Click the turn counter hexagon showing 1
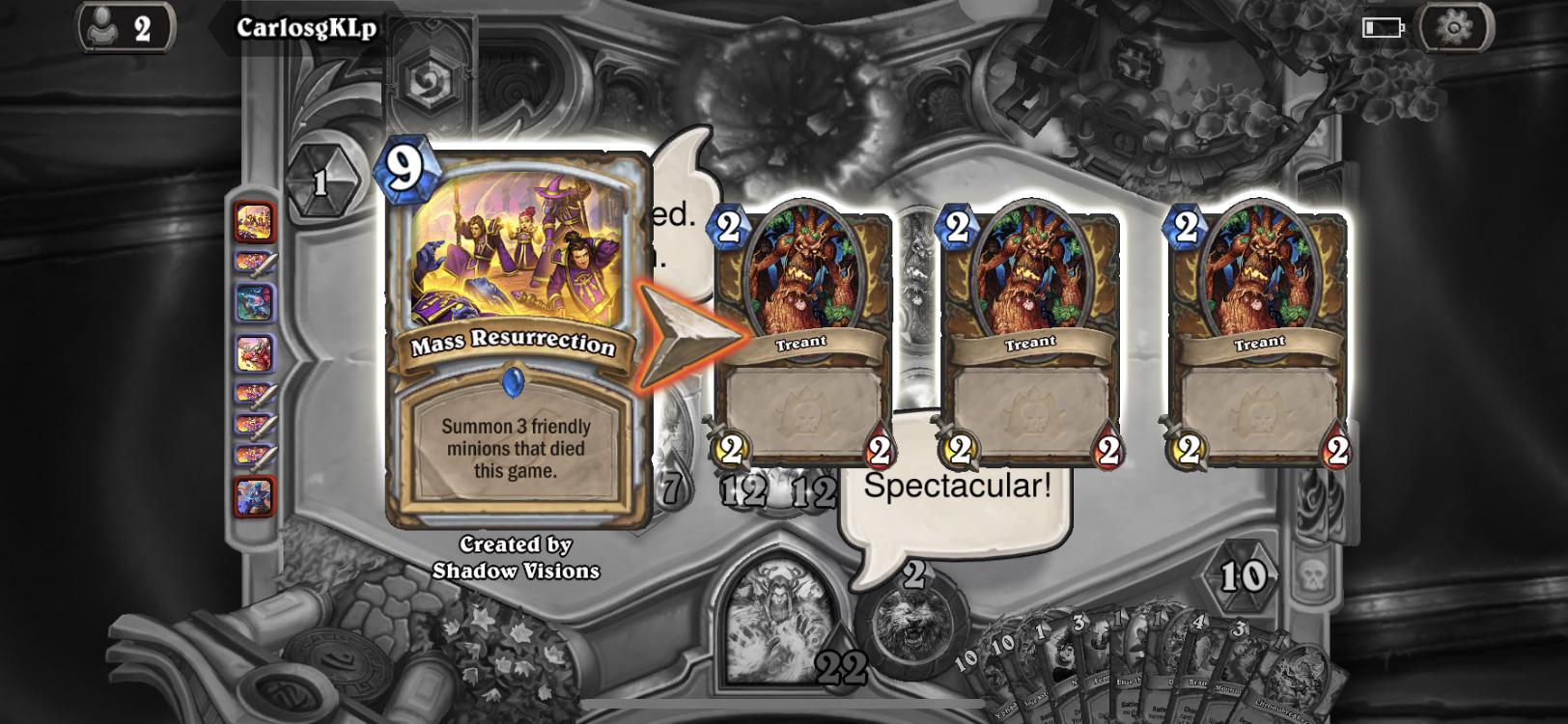 [324, 181]
